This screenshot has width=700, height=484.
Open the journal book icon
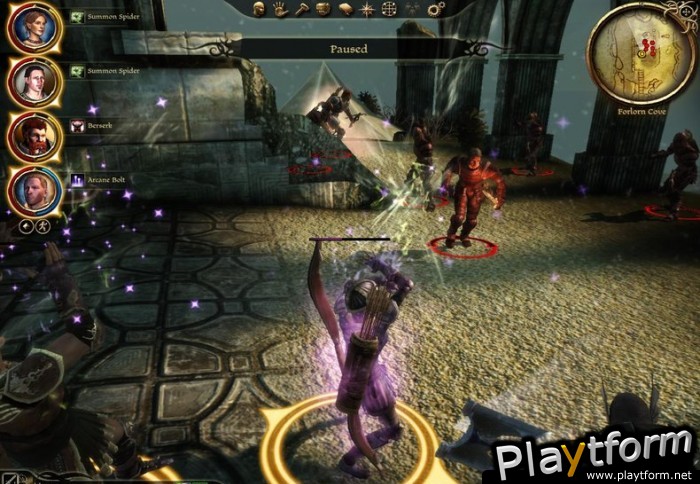[x=345, y=9]
